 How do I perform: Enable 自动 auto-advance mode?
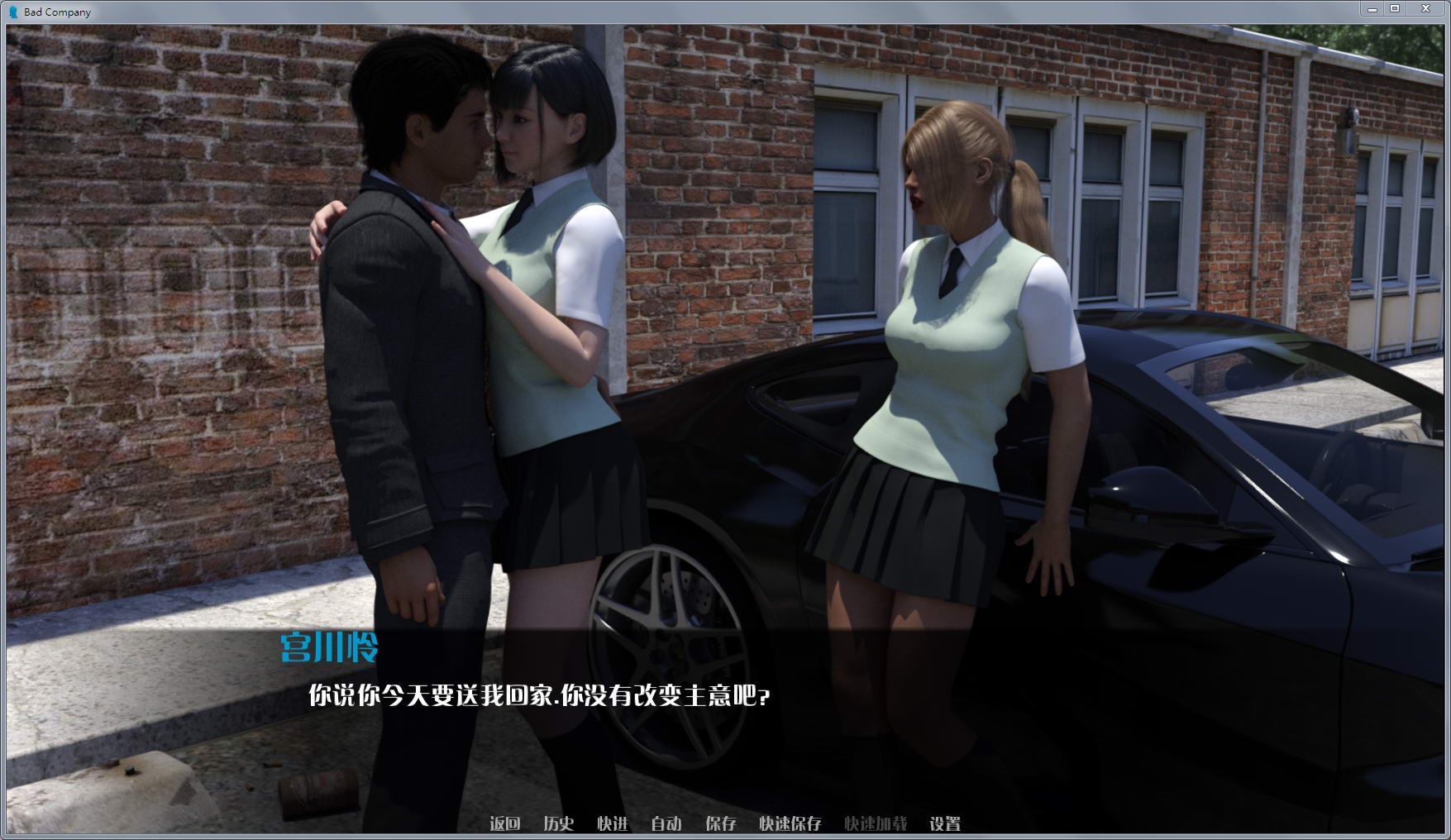pyautogui.click(x=666, y=824)
